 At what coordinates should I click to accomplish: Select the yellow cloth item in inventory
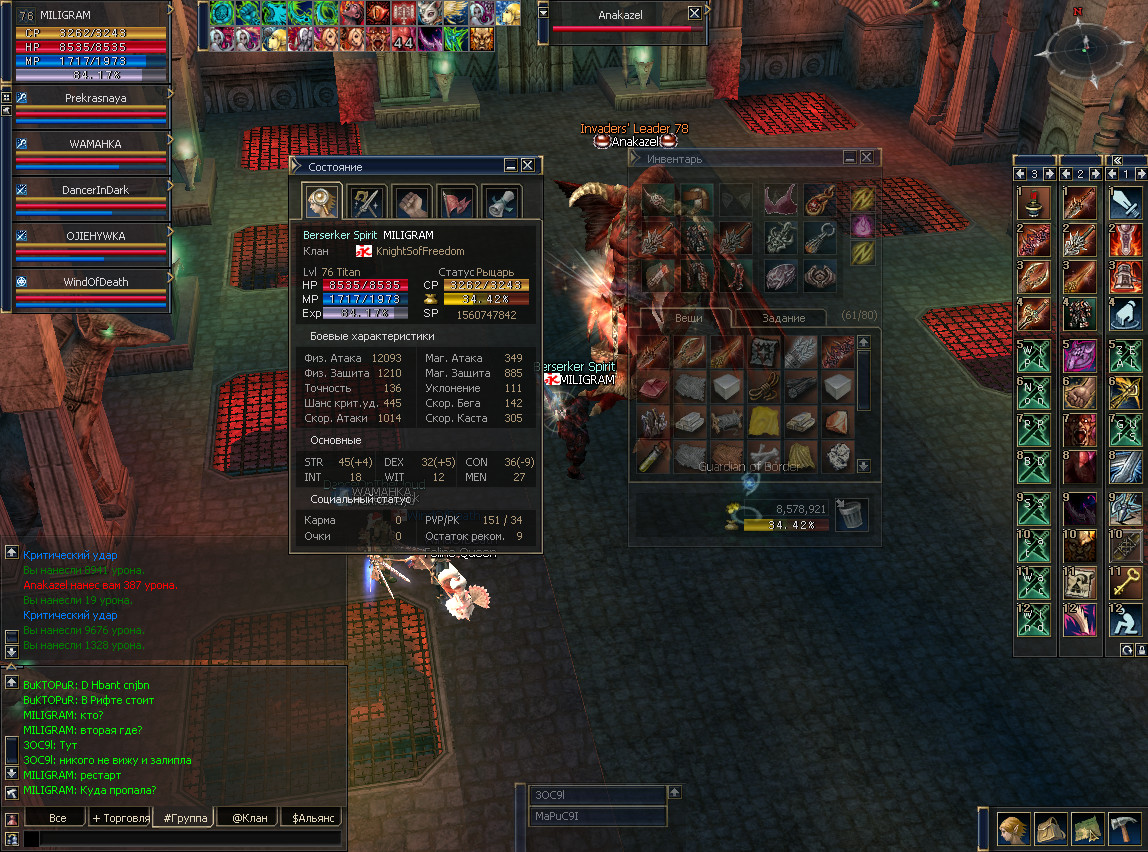[x=764, y=421]
